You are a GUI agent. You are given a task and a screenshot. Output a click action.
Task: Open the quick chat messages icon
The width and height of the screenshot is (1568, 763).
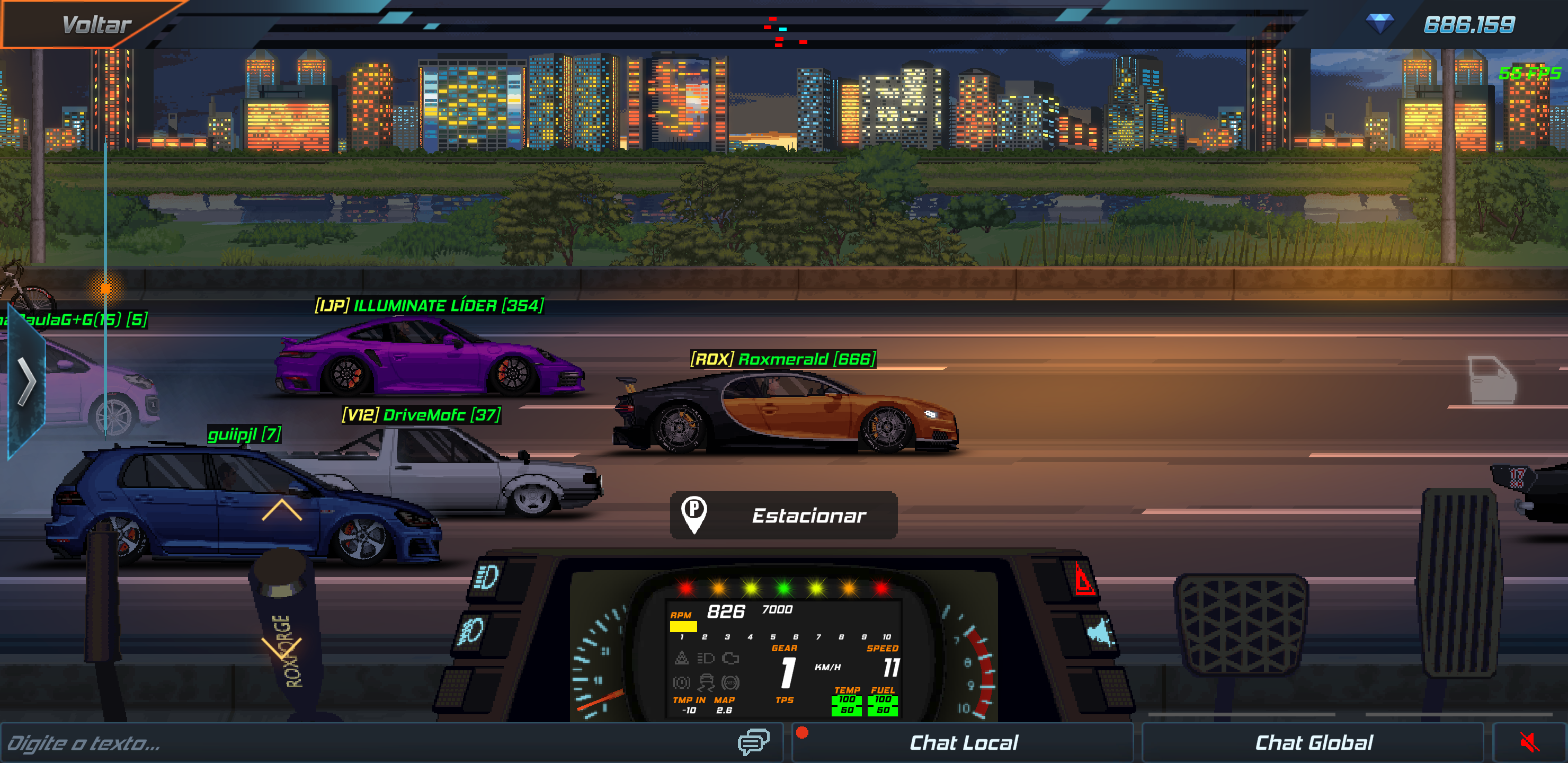click(x=753, y=742)
